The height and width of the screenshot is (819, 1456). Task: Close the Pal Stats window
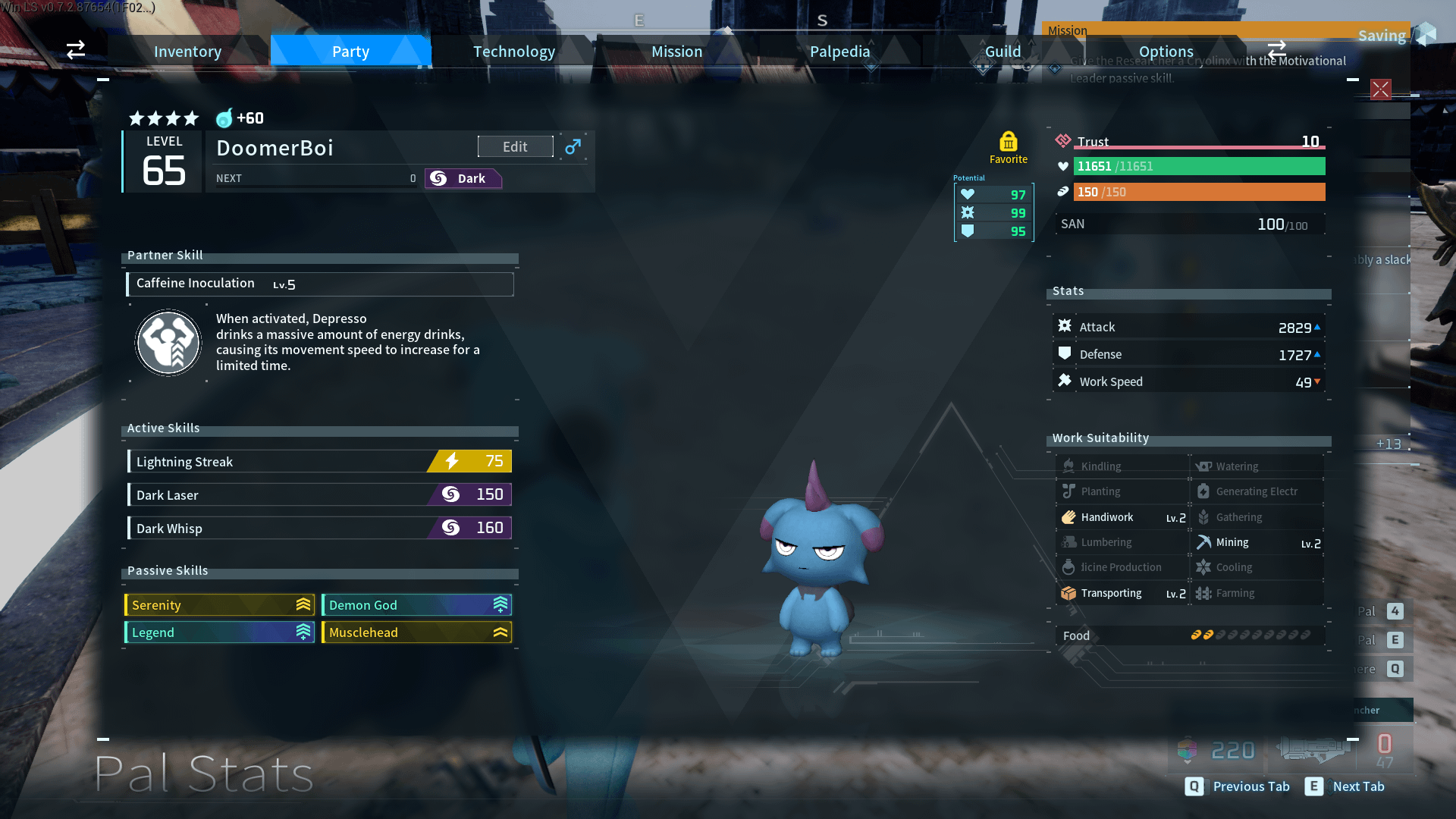[1380, 89]
